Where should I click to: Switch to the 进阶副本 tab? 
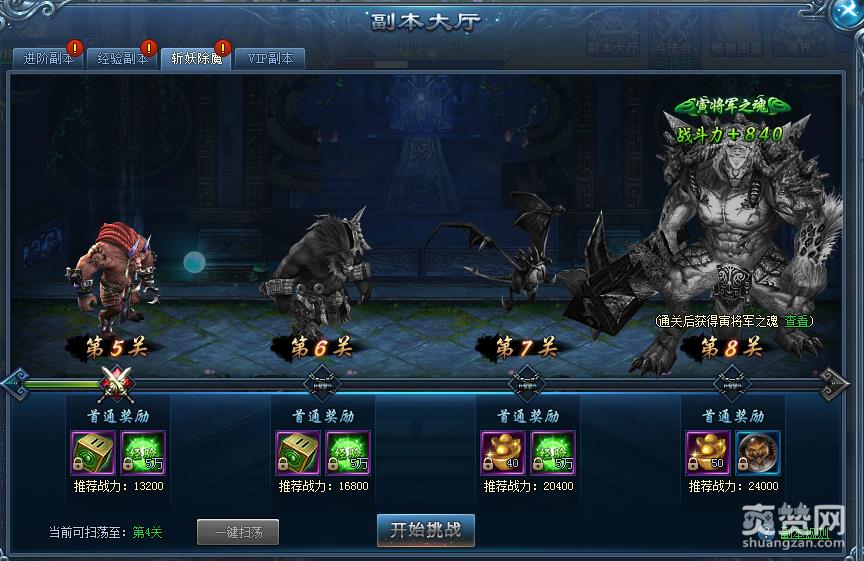click(x=44, y=58)
